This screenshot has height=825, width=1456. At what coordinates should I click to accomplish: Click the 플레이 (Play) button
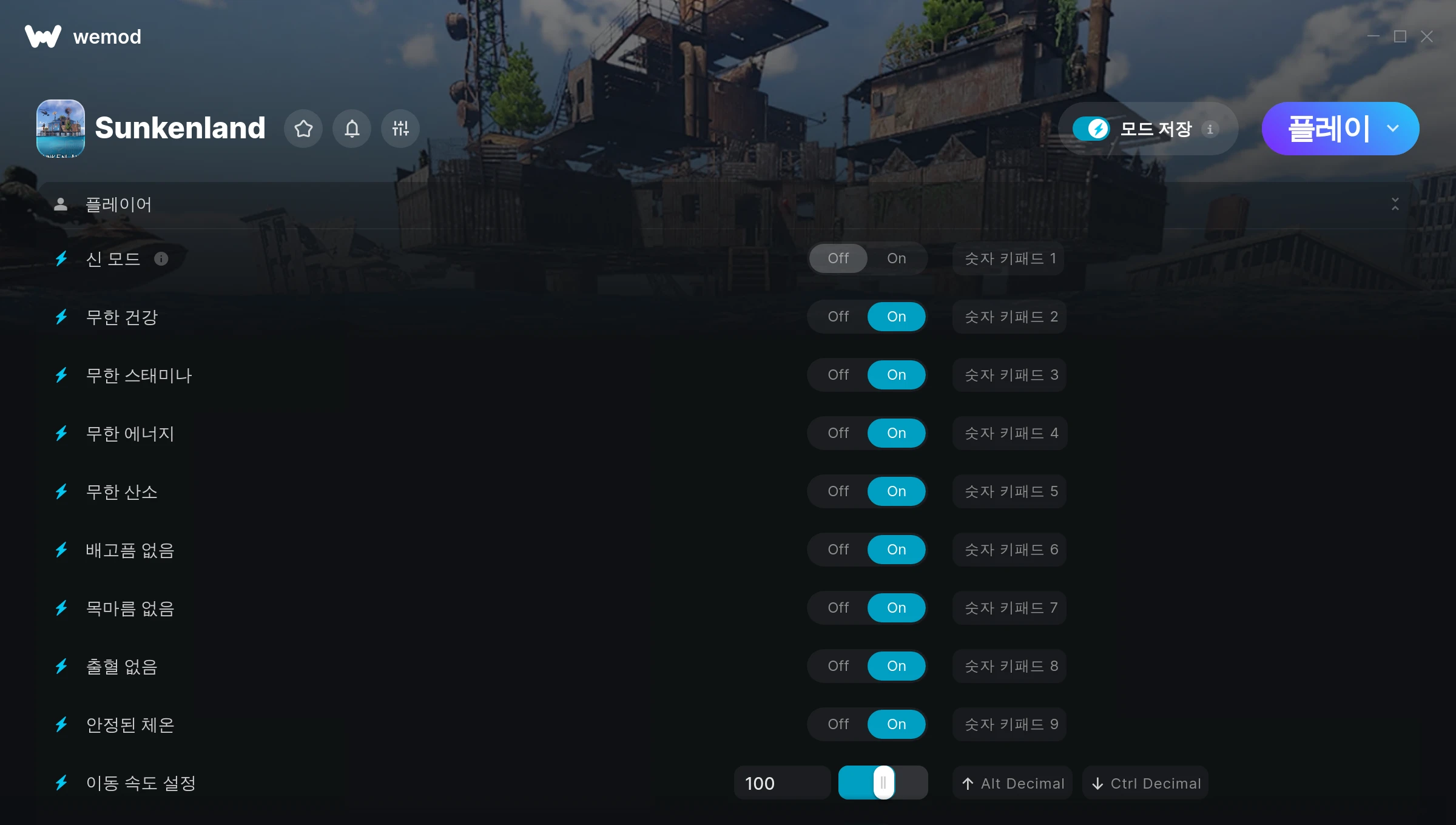click(x=1327, y=129)
